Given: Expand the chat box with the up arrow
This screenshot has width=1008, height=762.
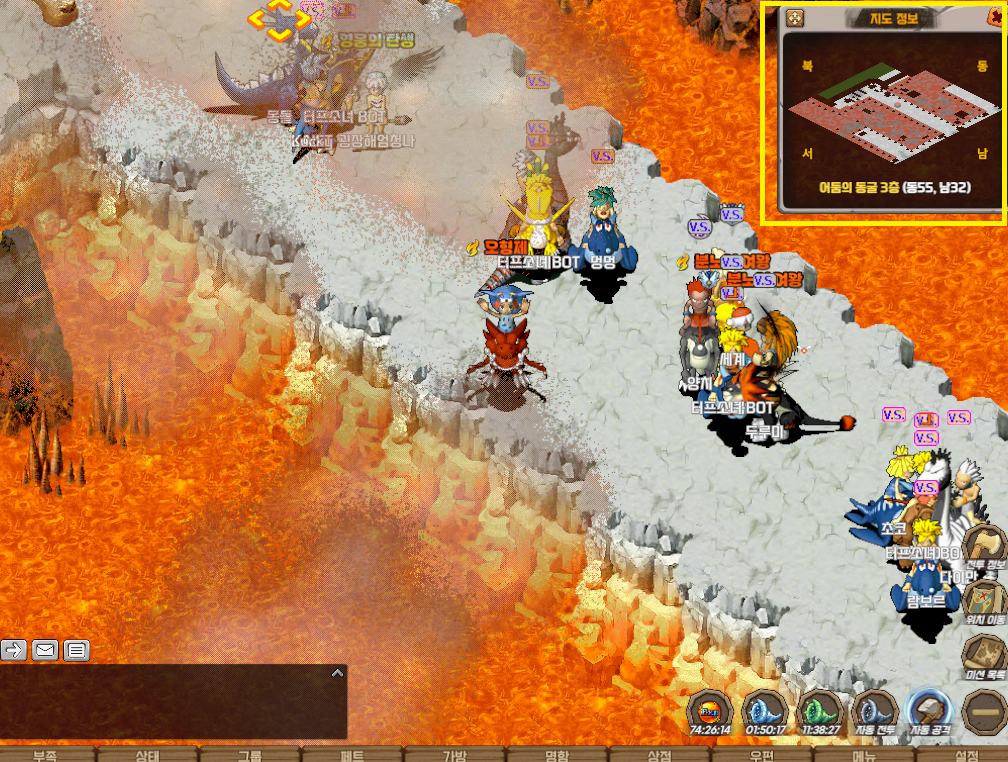Looking at the screenshot, I should coord(337,674).
